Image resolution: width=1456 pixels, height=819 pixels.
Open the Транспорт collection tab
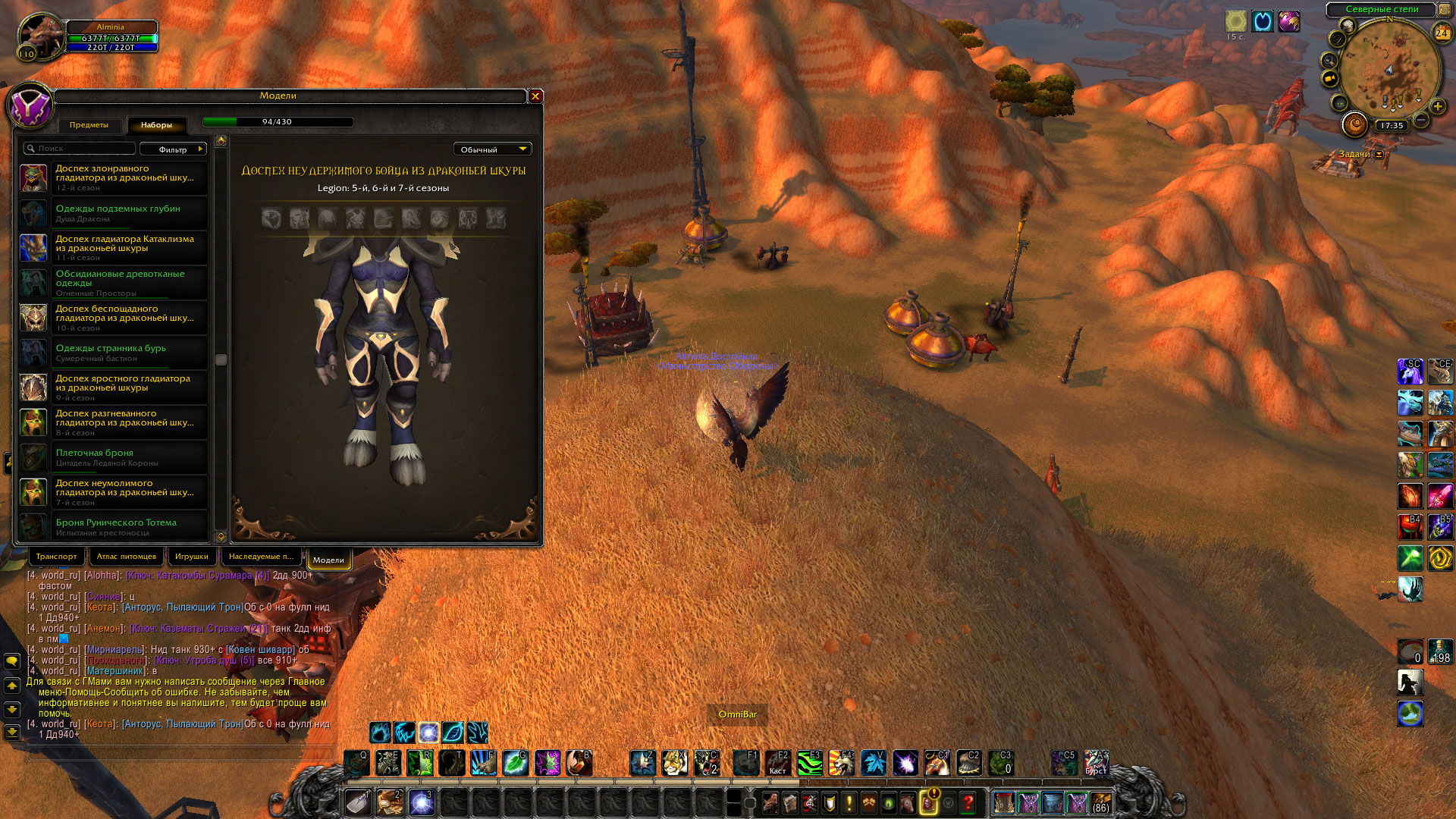[x=57, y=557]
